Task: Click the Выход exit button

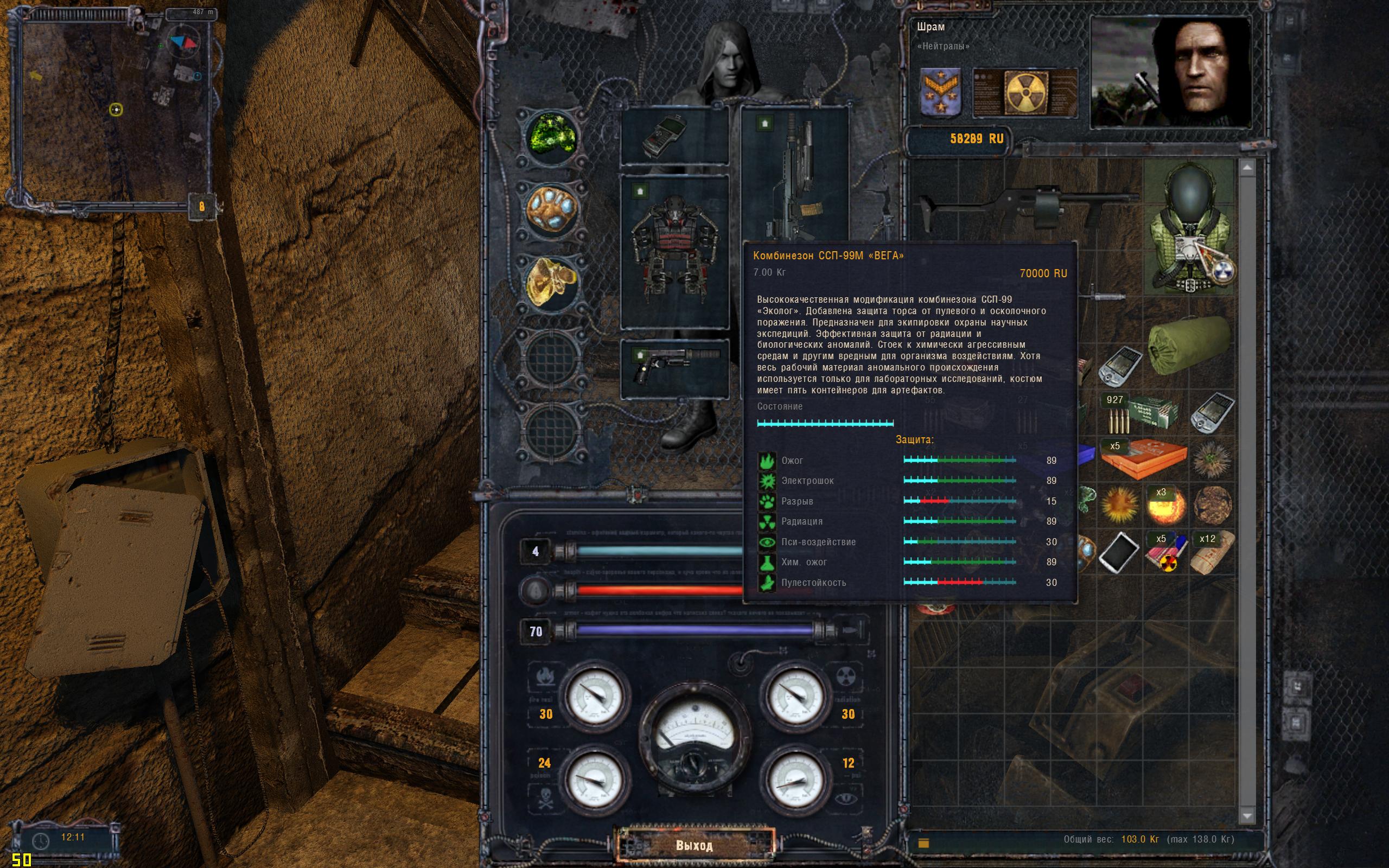Action: tap(694, 845)
